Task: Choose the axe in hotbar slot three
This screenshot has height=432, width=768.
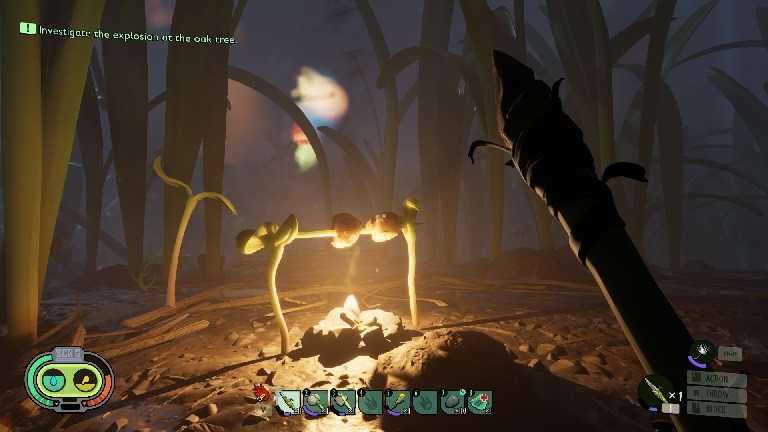Action: tap(343, 402)
